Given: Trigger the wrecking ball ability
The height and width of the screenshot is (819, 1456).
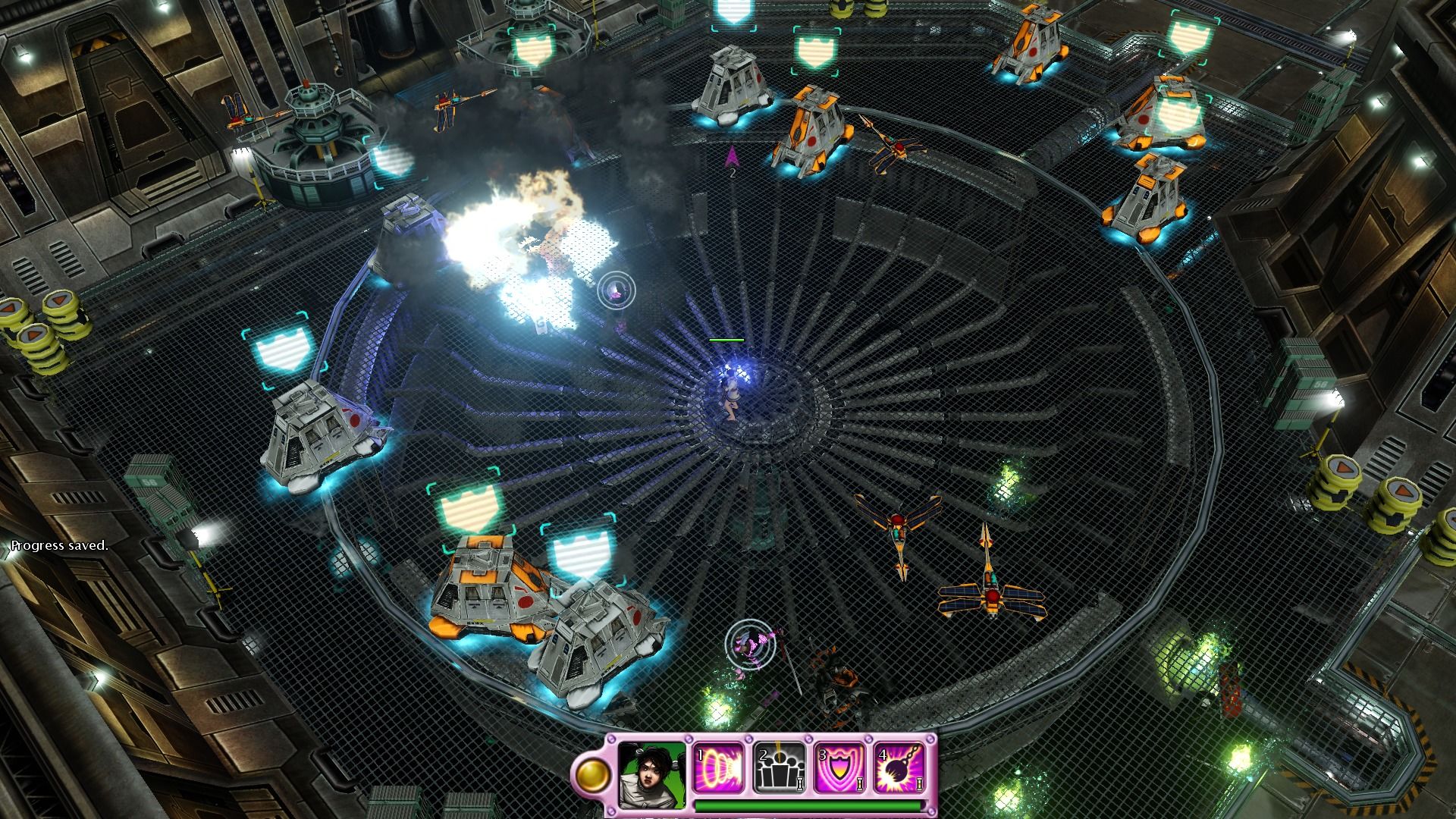Looking at the screenshot, I should tap(899, 768).
